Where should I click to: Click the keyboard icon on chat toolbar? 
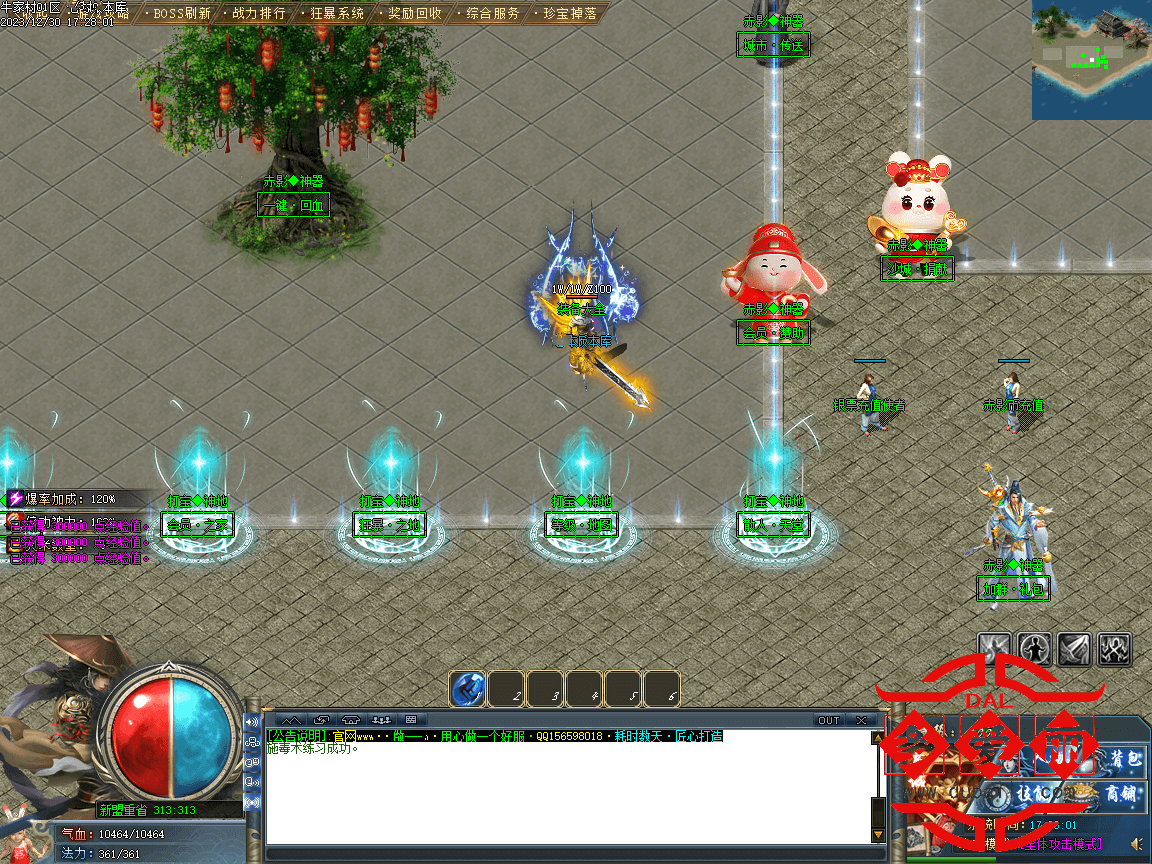pyautogui.click(x=411, y=720)
